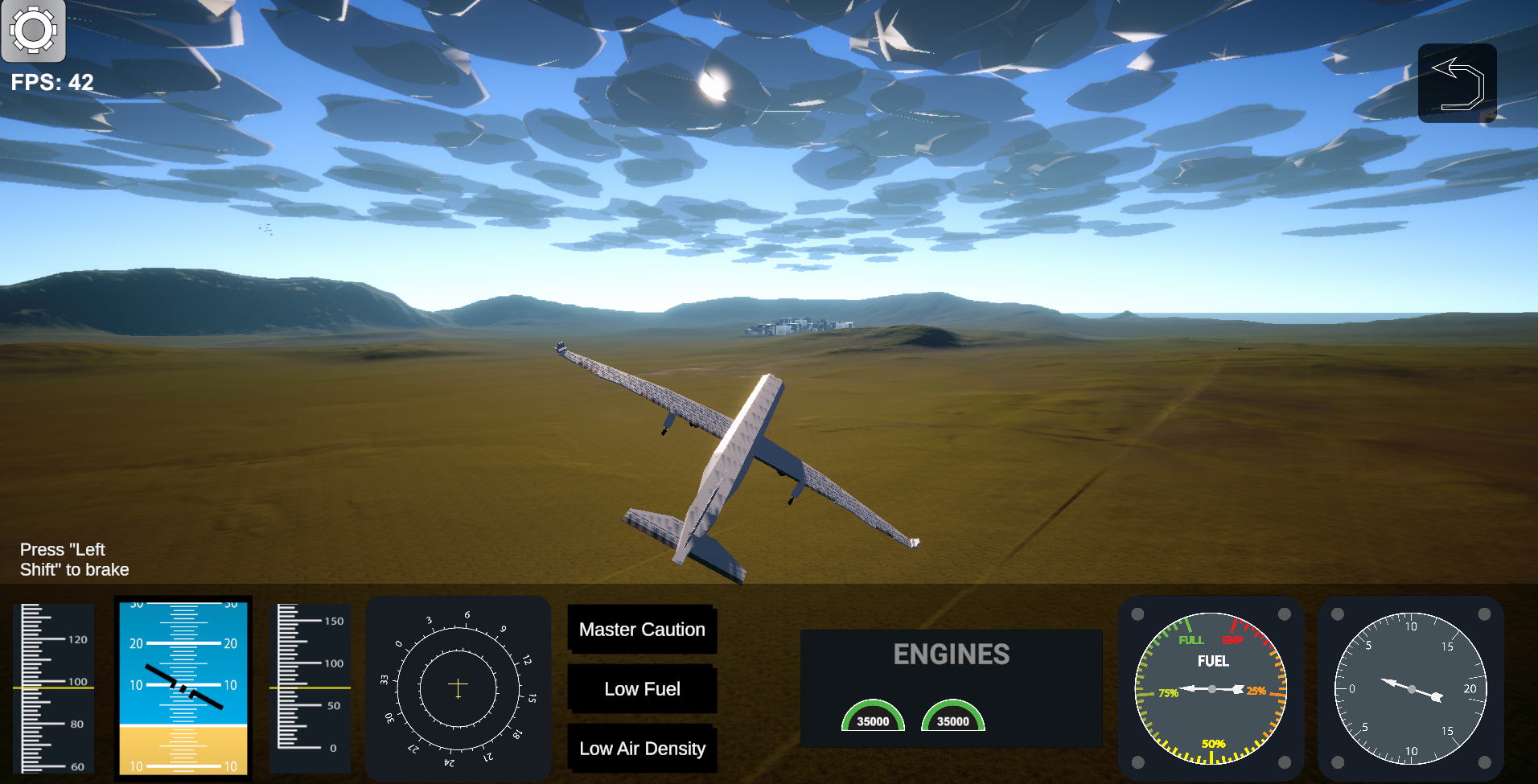The image size is (1538, 784).
Task: Toggle the Low Fuel warning
Action: pos(642,689)
